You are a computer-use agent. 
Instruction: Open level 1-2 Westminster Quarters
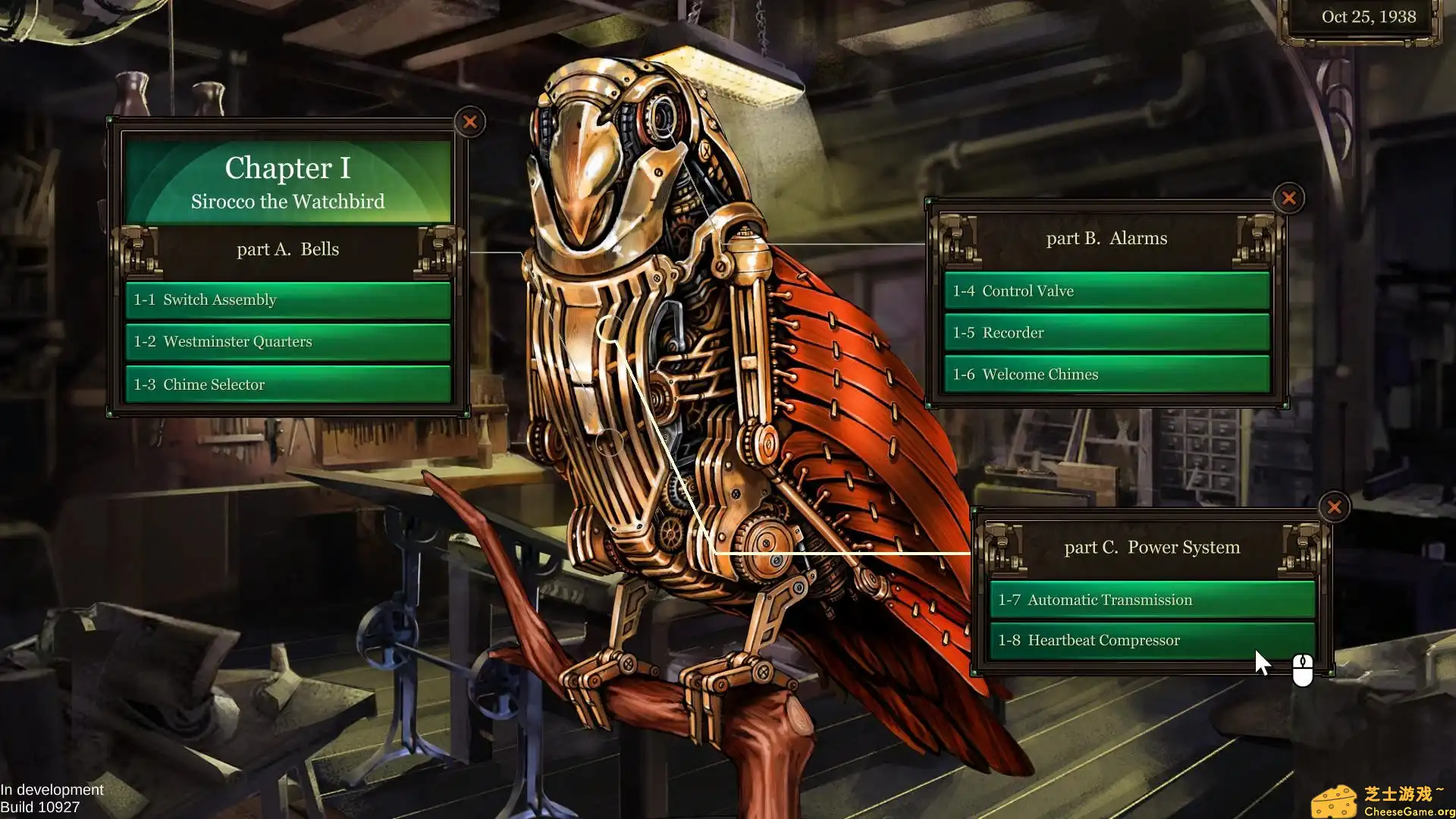pos(287,341)
